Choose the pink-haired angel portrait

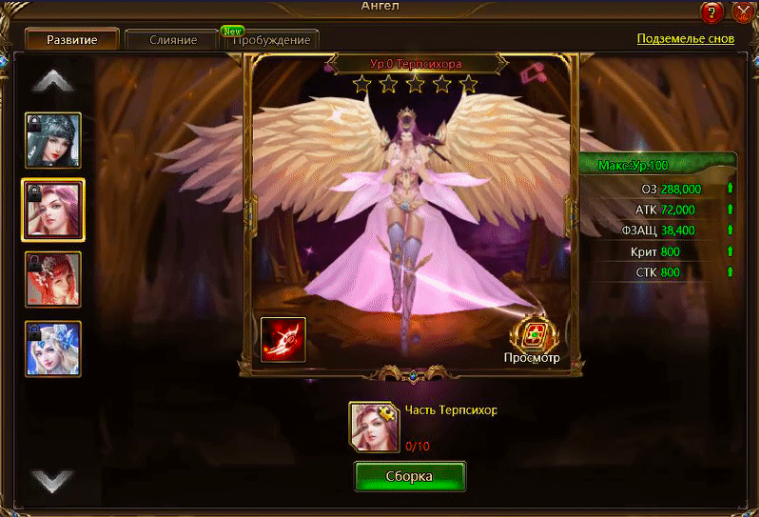53,210
